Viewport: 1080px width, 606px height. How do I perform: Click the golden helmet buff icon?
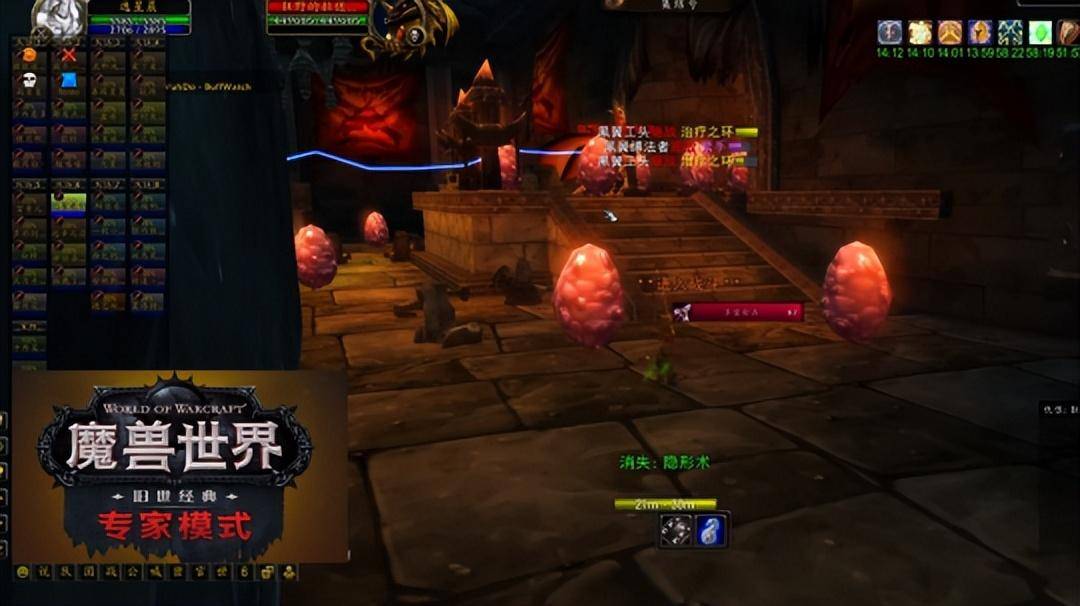(980, 32)
